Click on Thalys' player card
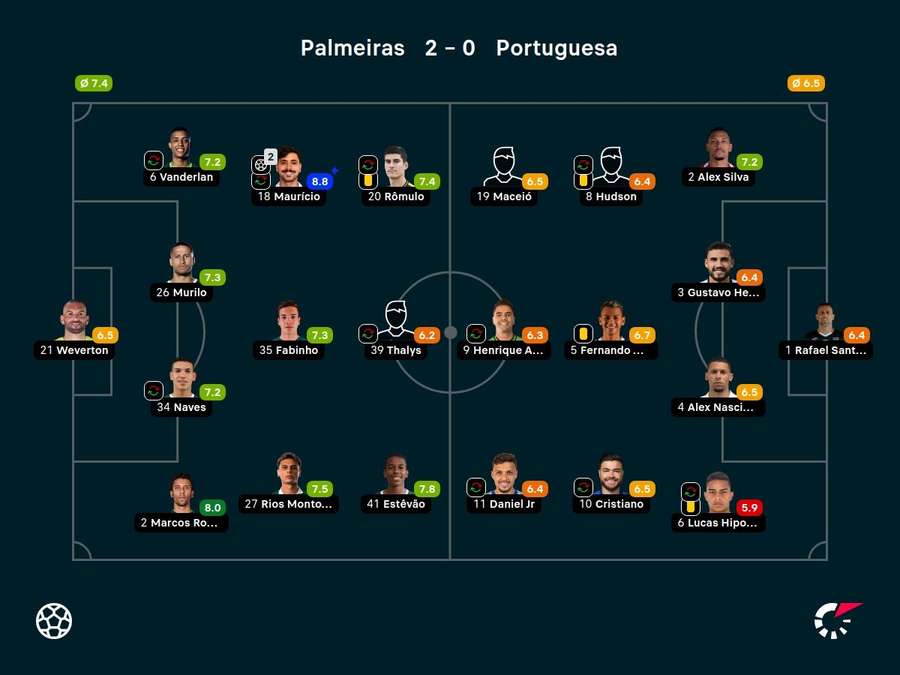 [396, 322]
